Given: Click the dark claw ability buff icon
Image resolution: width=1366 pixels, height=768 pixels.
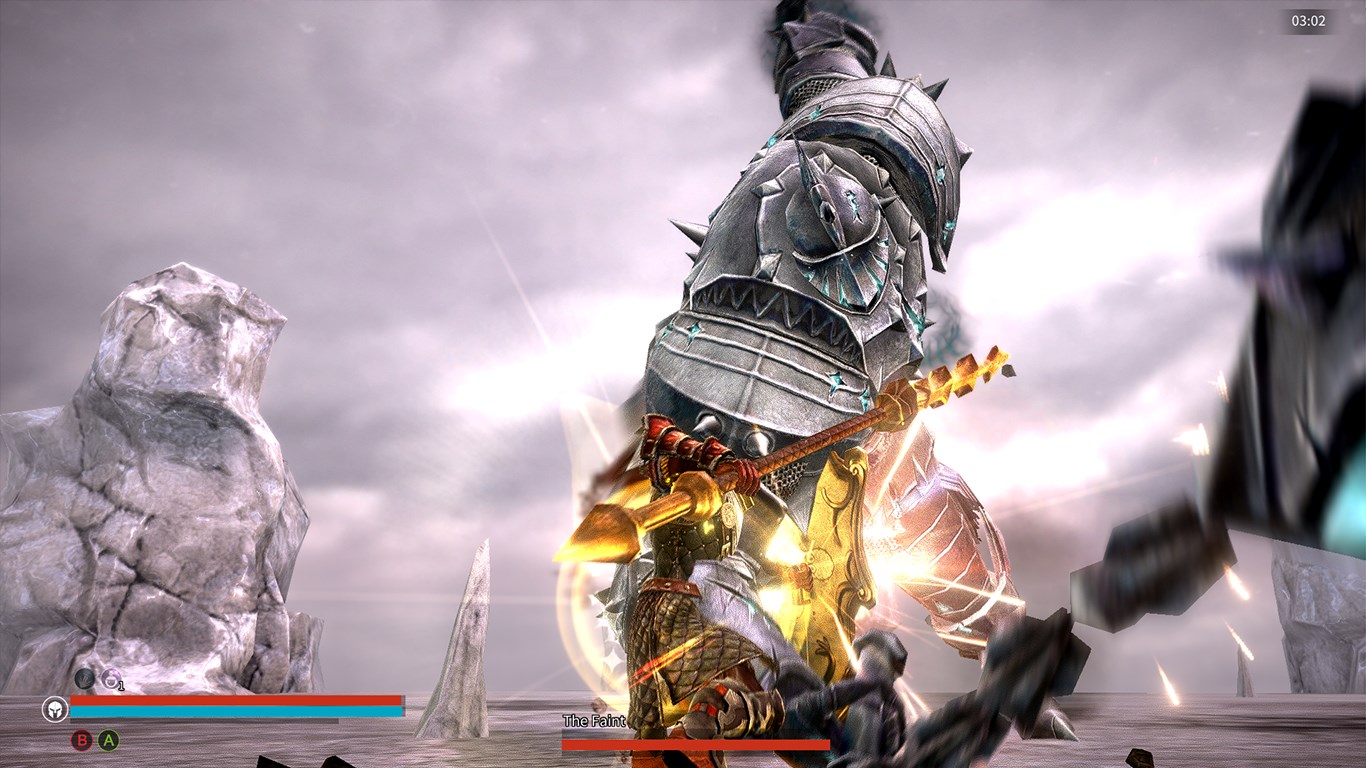Looking at the screenshot, I should pos(84,678).
